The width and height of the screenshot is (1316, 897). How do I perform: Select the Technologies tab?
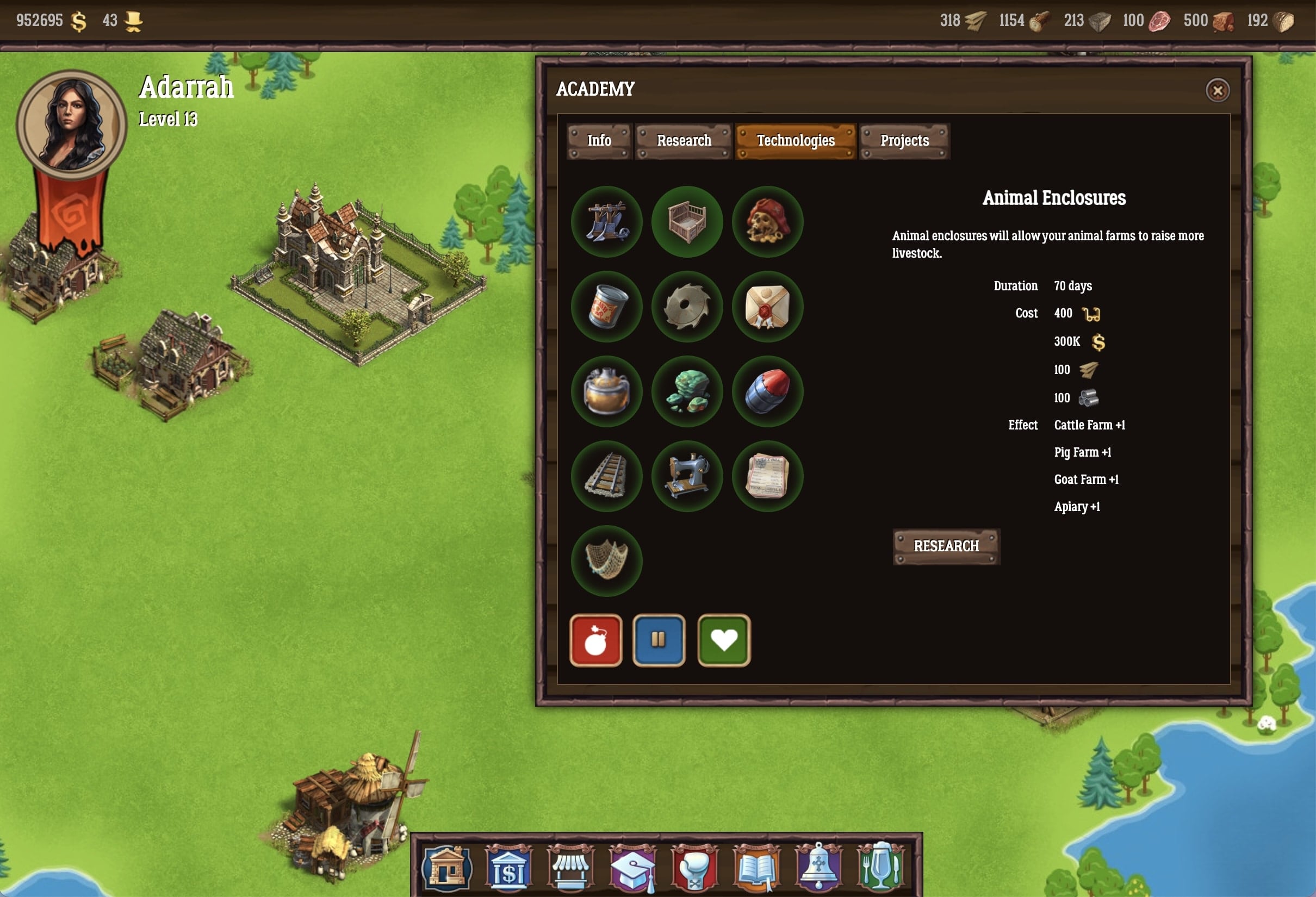click(795, 141)
